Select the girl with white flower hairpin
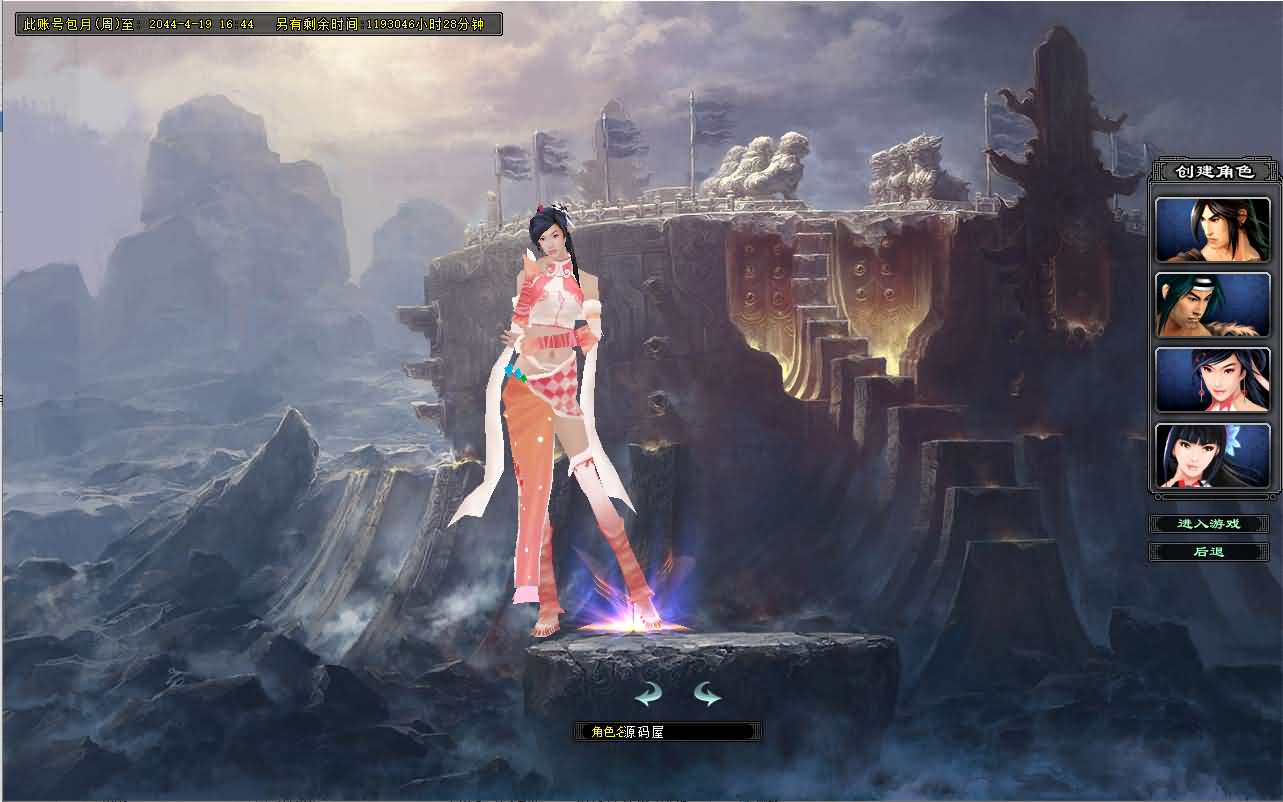The height and width of the screenshot is (802, 1283). [x=1212, y=455]
